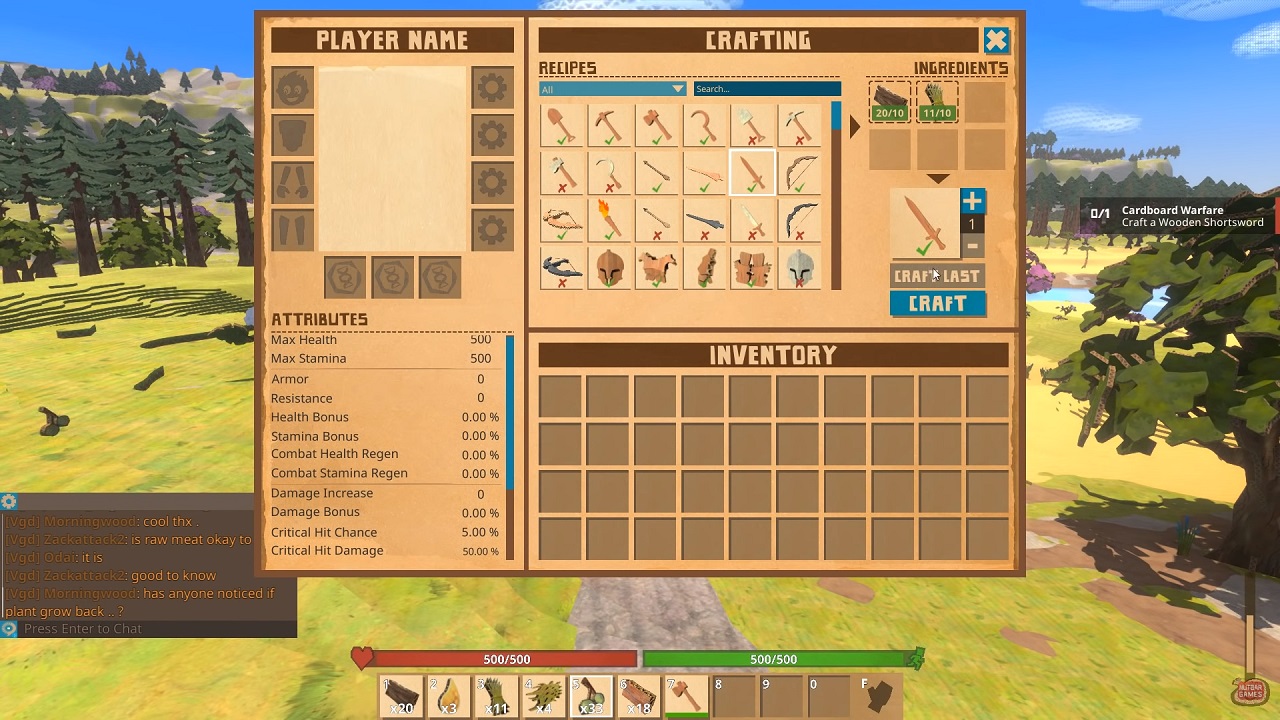The width and height of the screenshot is (1280, 720).
Task: Close the crafting window
Action: point(996,40)
